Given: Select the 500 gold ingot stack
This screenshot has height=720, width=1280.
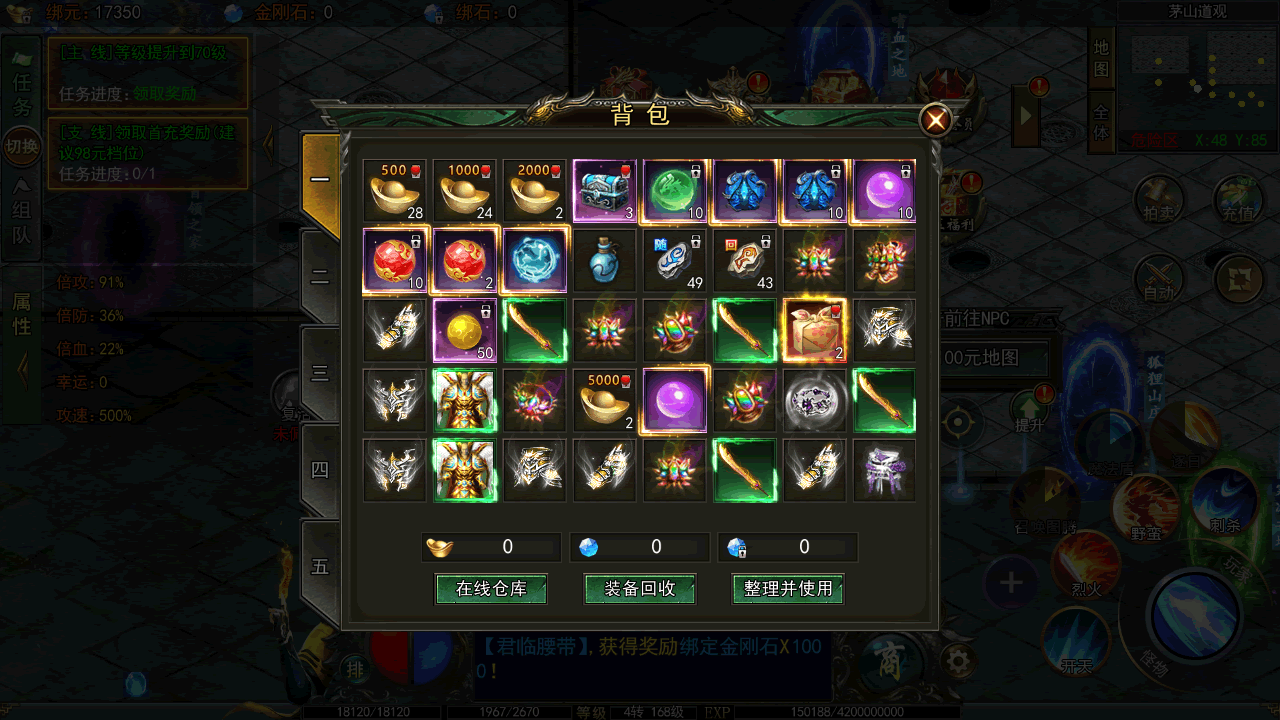Looking at the screenshot, I should click(395, 190).
